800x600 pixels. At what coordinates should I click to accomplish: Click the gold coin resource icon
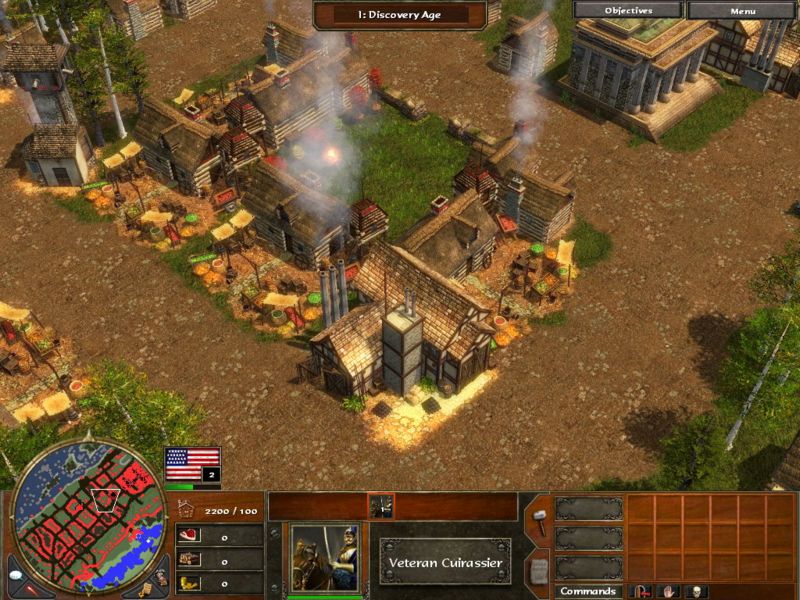pos(188,582)
